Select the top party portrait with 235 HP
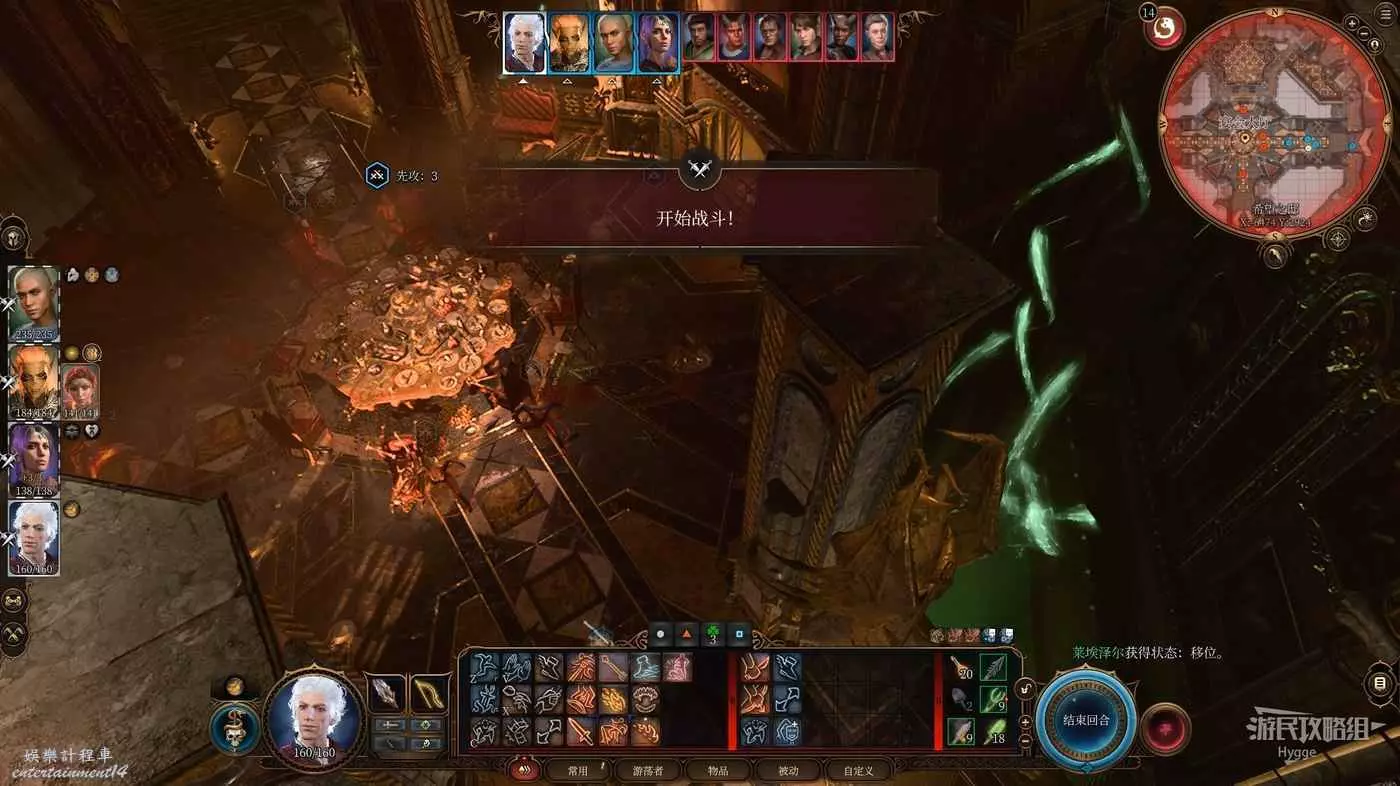 [34, 302]
